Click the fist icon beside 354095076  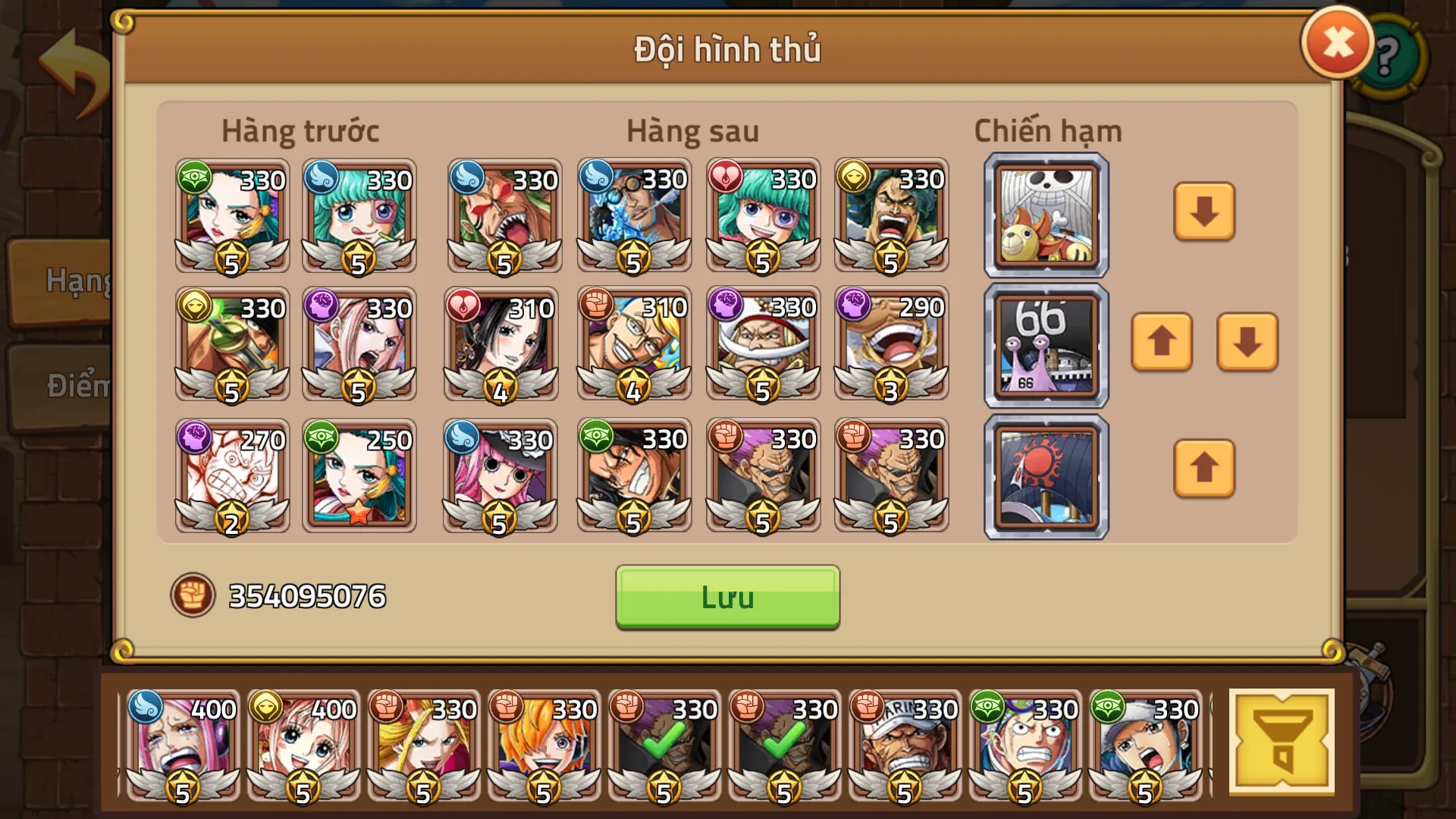(x=193, y=595)
